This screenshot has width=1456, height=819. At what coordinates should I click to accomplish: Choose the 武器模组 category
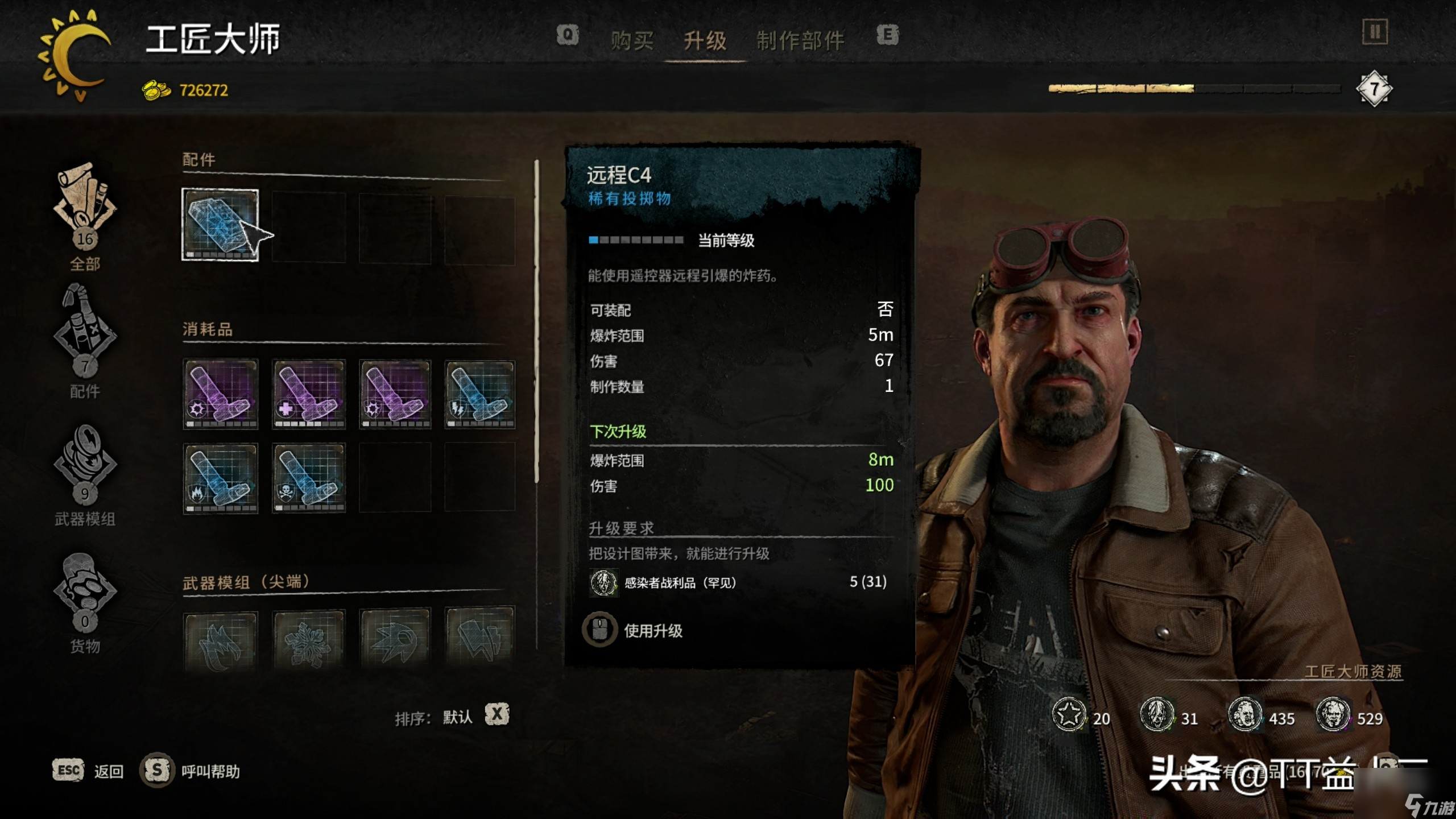pyautogui.click(x=85, y=472)
